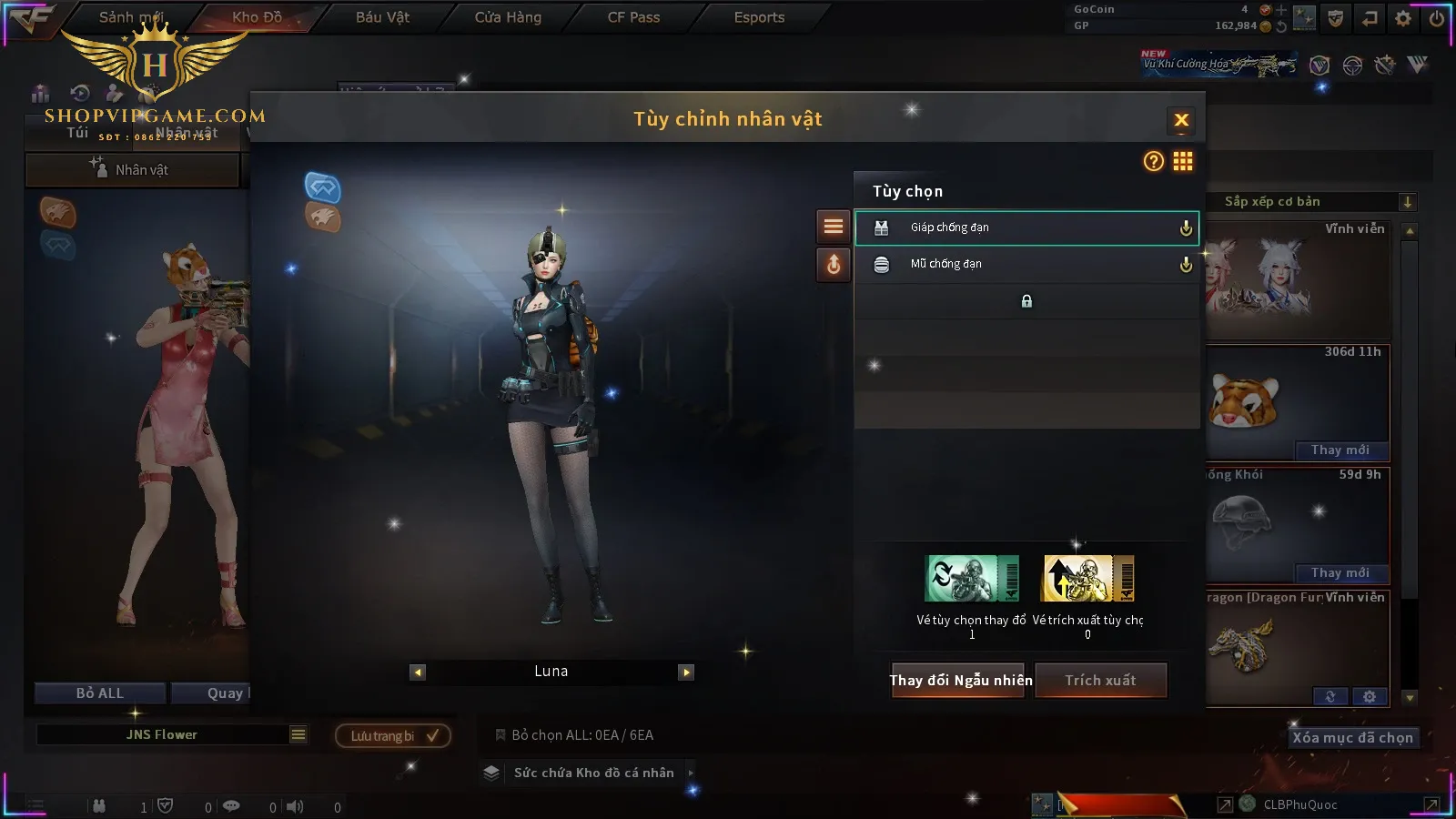Select the Vé tùy chọn thay đổi ticket
The height and width of the screenshot is (819, 1456).
[971, 579]
